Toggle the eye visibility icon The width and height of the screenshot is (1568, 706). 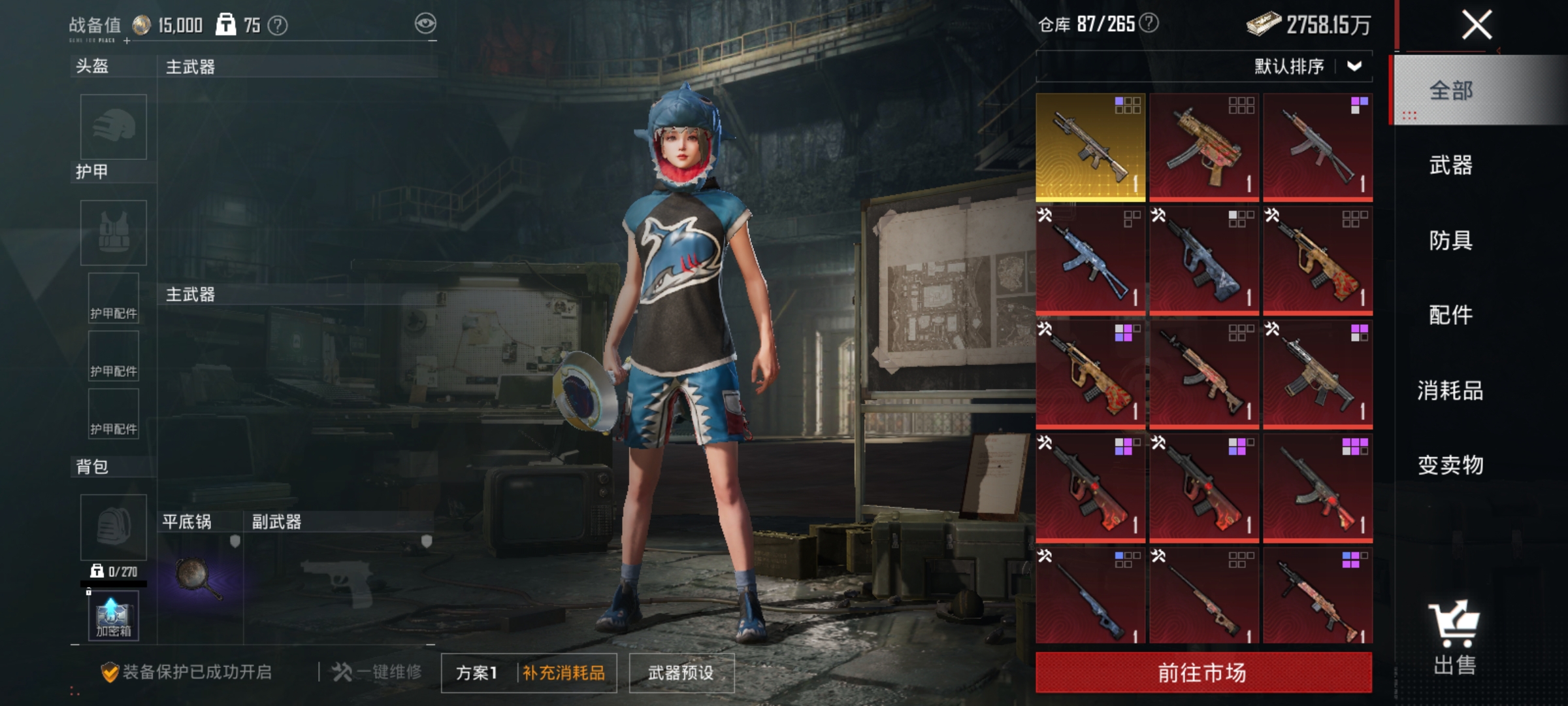pyautogui.click(x=425, y=24)
